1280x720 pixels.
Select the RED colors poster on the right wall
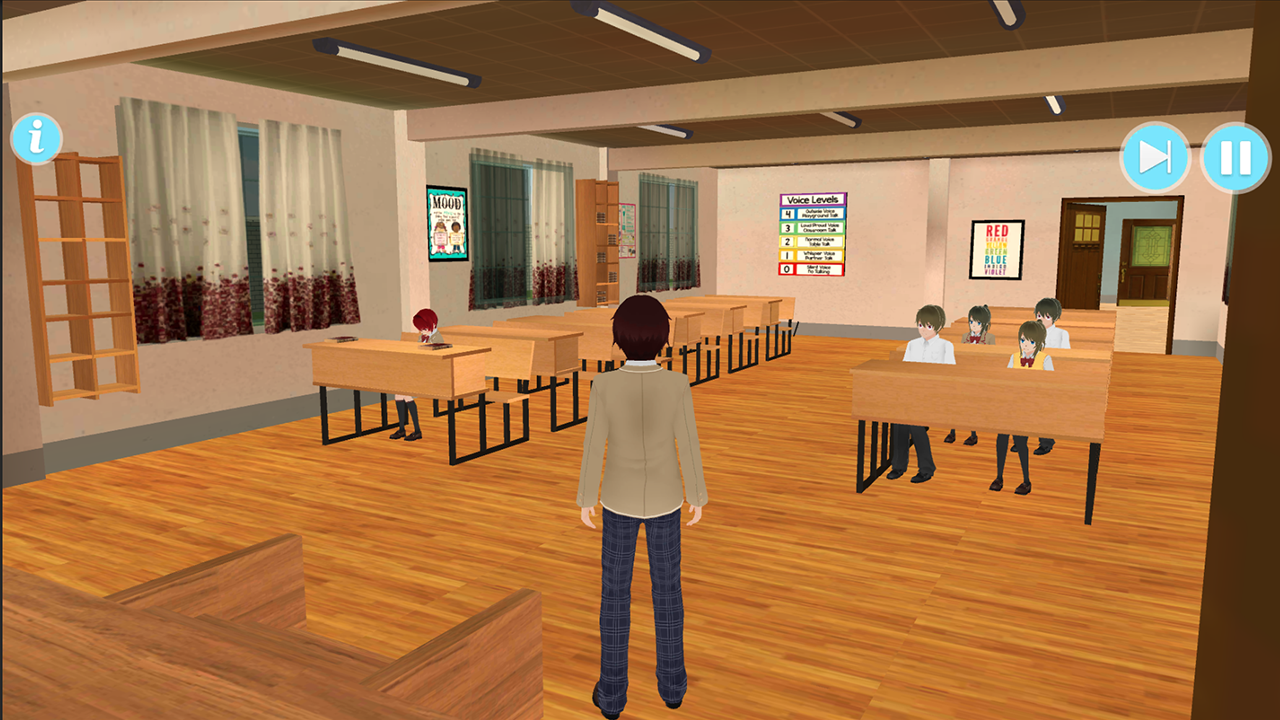(x=995, y=250)
